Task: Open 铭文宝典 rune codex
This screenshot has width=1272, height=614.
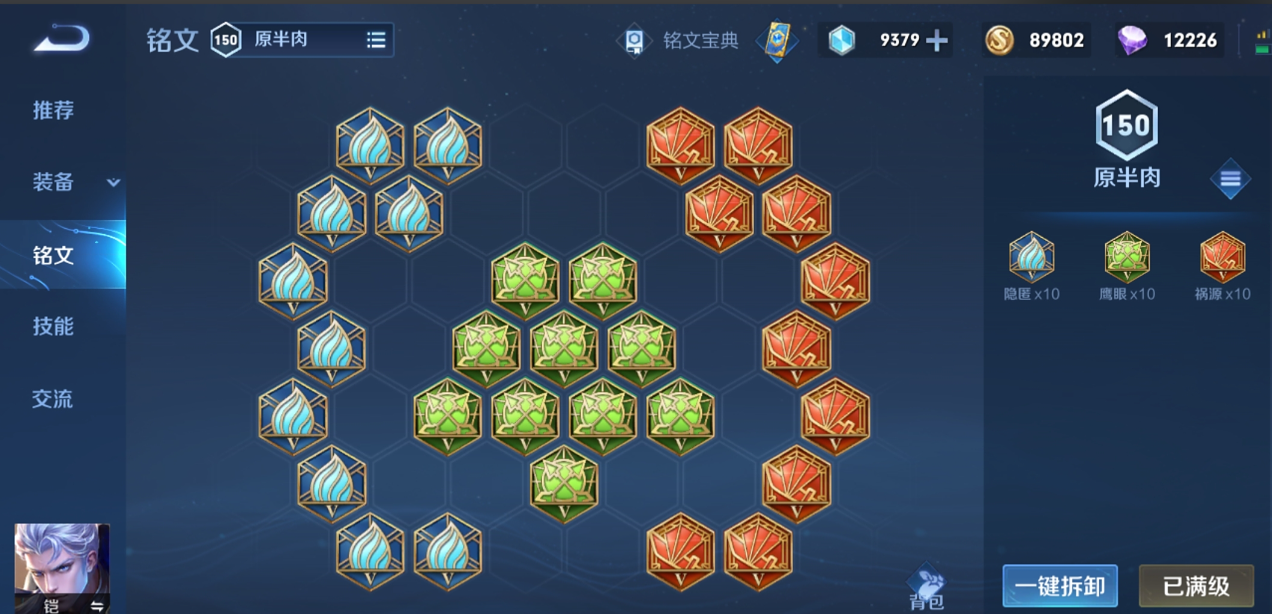Action: [681, 41]
